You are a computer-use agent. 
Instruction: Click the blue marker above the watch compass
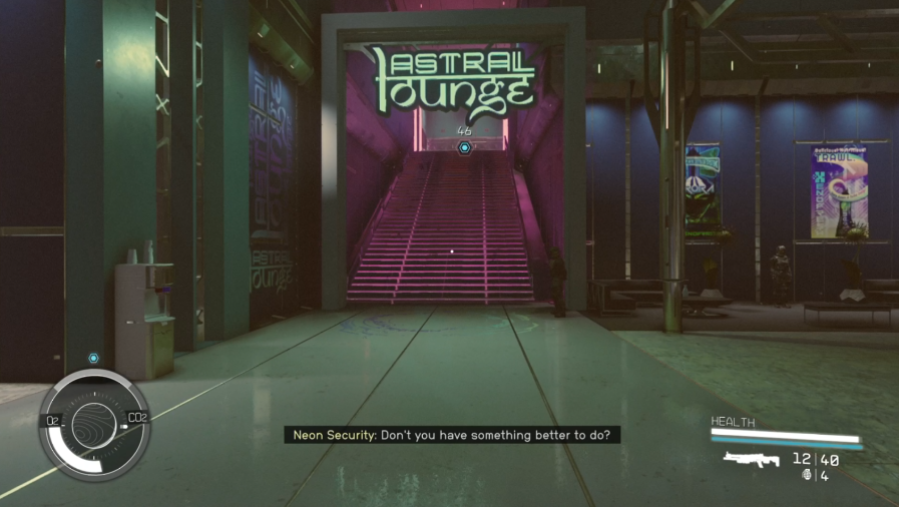coord(93,357)
